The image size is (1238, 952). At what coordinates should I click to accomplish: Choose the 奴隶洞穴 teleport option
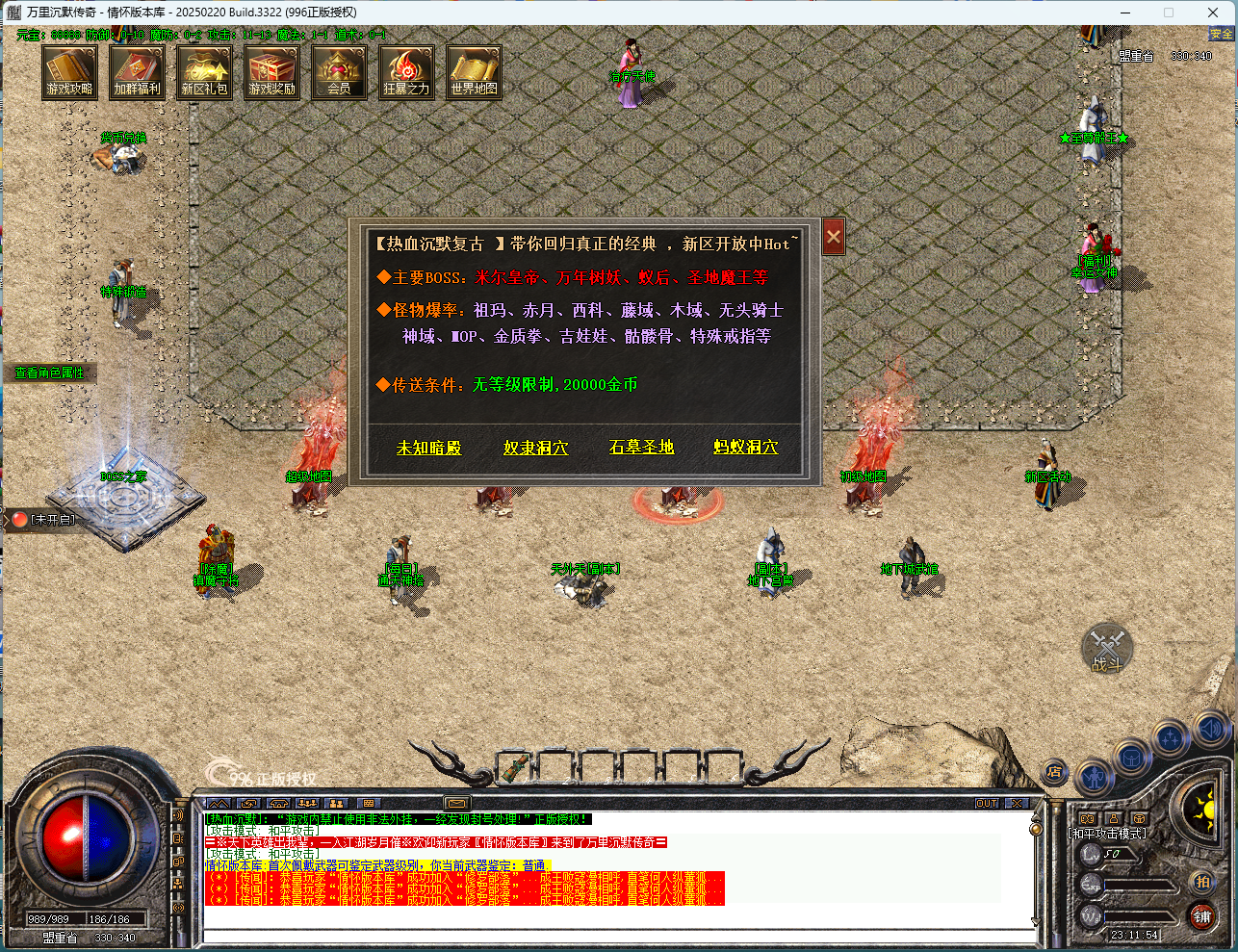tap(535, 448)
